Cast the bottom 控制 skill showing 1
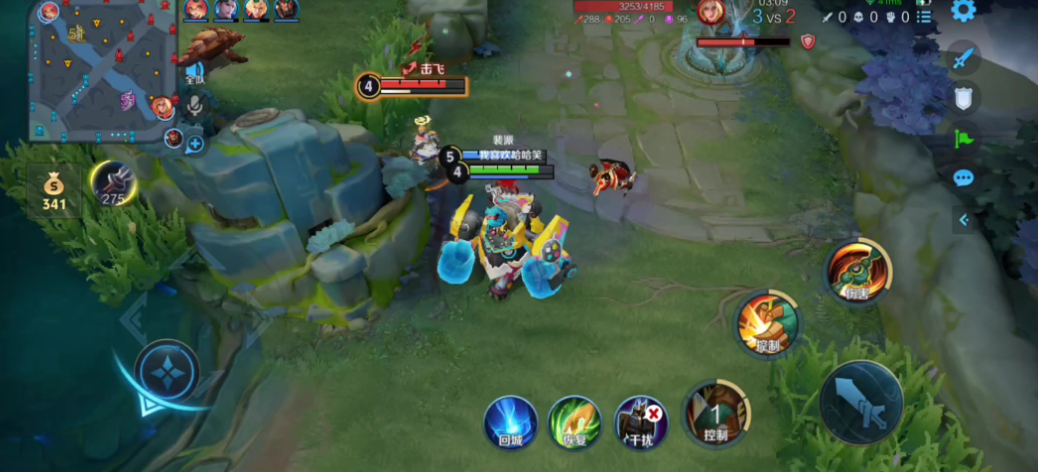The height and width of the screenshot is (472, 1038). (x=715, y=412)
